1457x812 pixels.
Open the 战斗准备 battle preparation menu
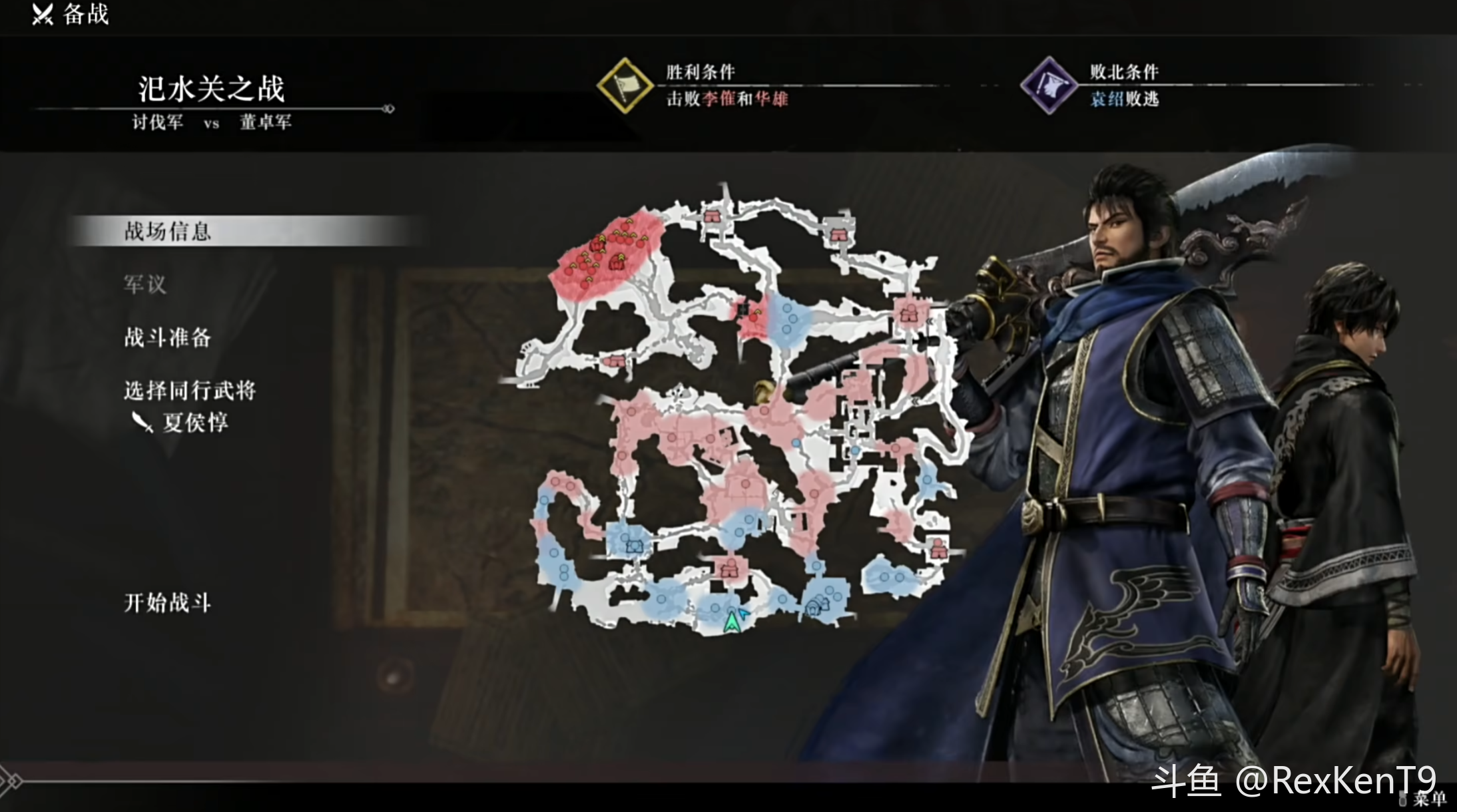(167, 337)
